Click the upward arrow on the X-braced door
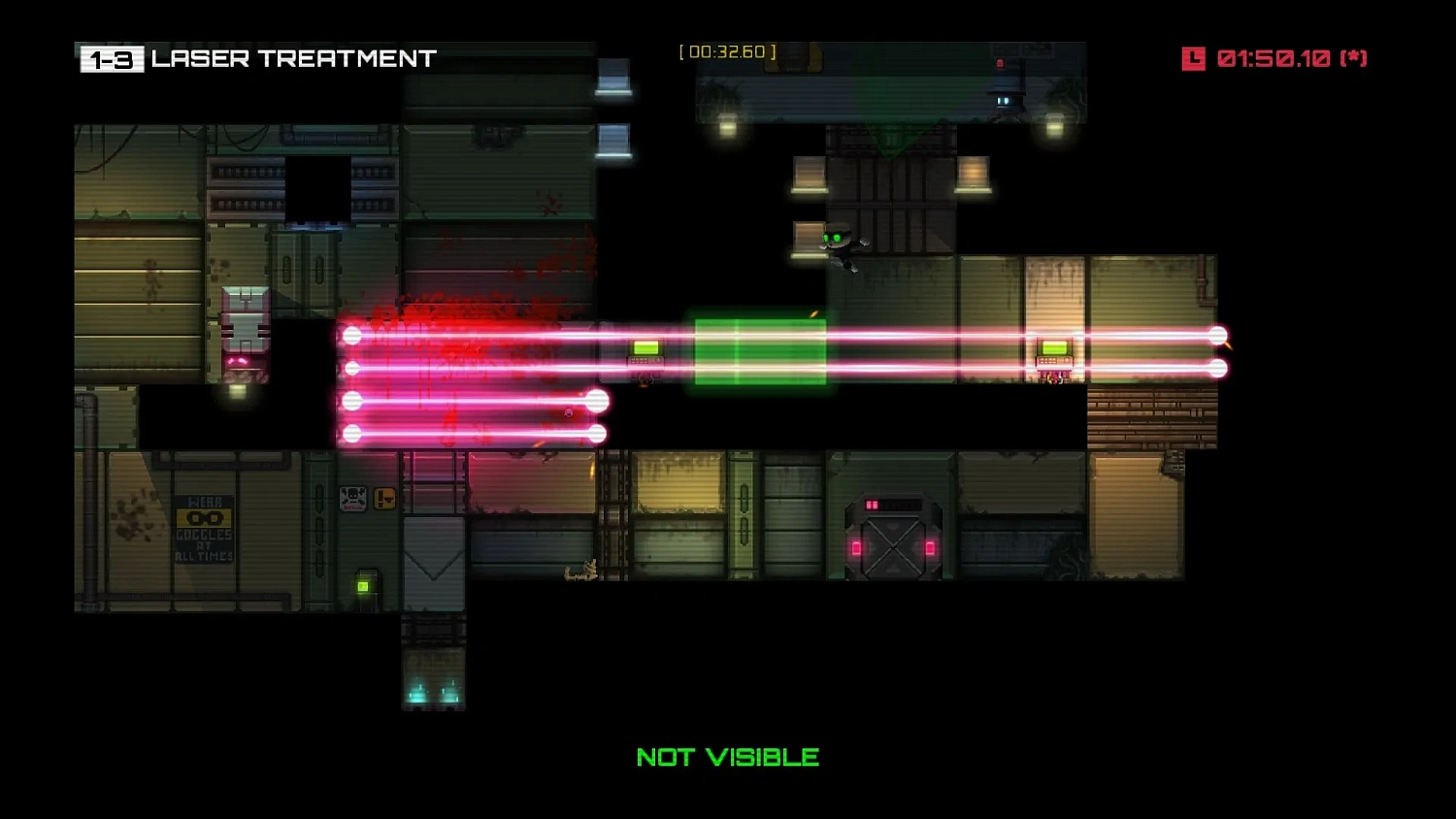Screen dimensions: 1456x819 tap(893, 569)
